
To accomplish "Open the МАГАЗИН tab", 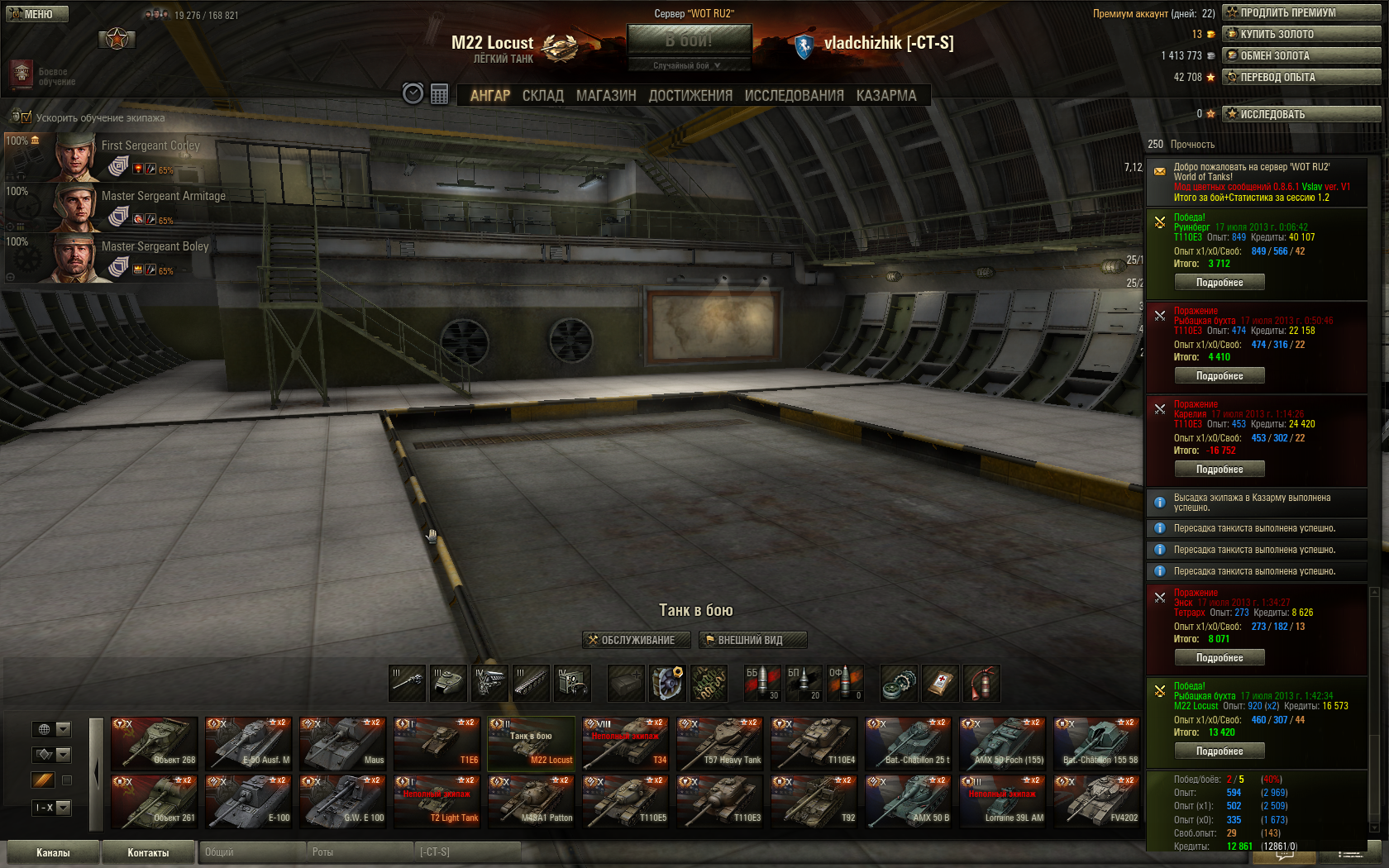I will 606,96.
